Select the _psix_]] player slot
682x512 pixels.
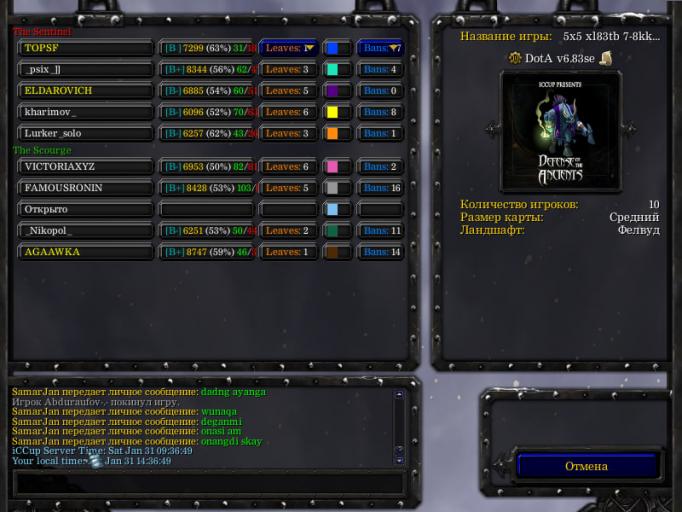tap(86, 70)
